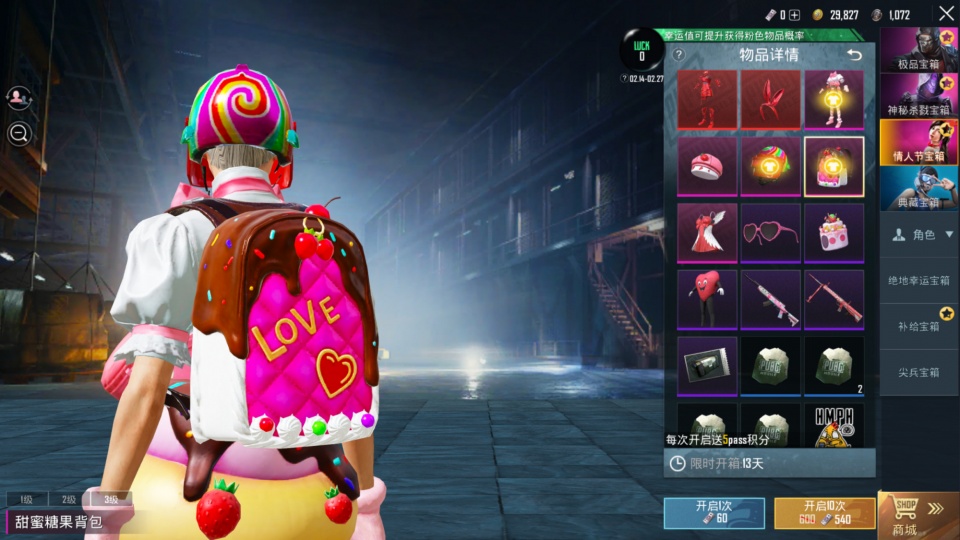The height and width of the screenshot is (540, 960).
Task: Open the 绝地幸运宝箱 crate entry
Action: pos(918,280)
